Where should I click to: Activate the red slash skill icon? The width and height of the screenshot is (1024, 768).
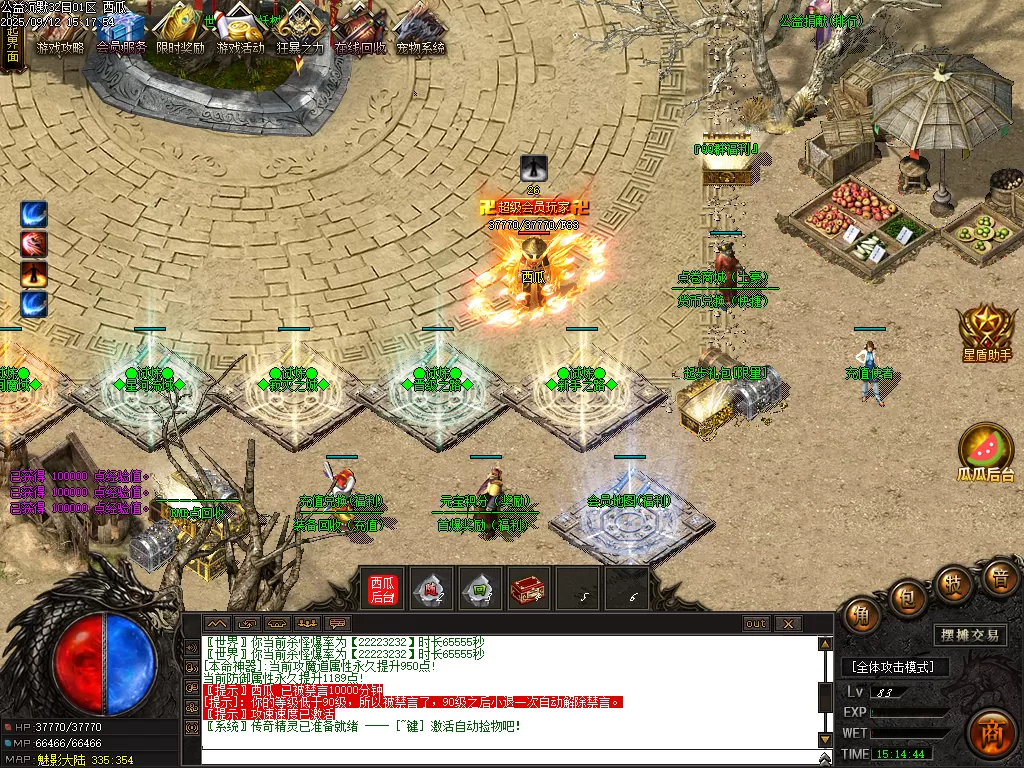coord(34,244)
